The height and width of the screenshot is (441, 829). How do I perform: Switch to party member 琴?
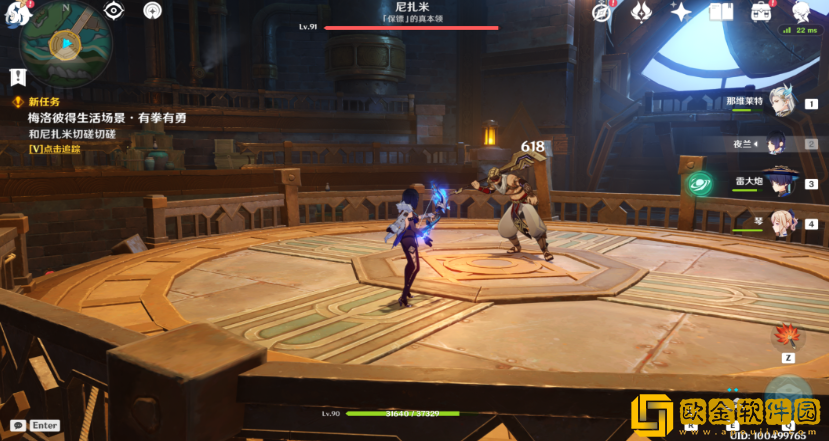pos(781,223)
